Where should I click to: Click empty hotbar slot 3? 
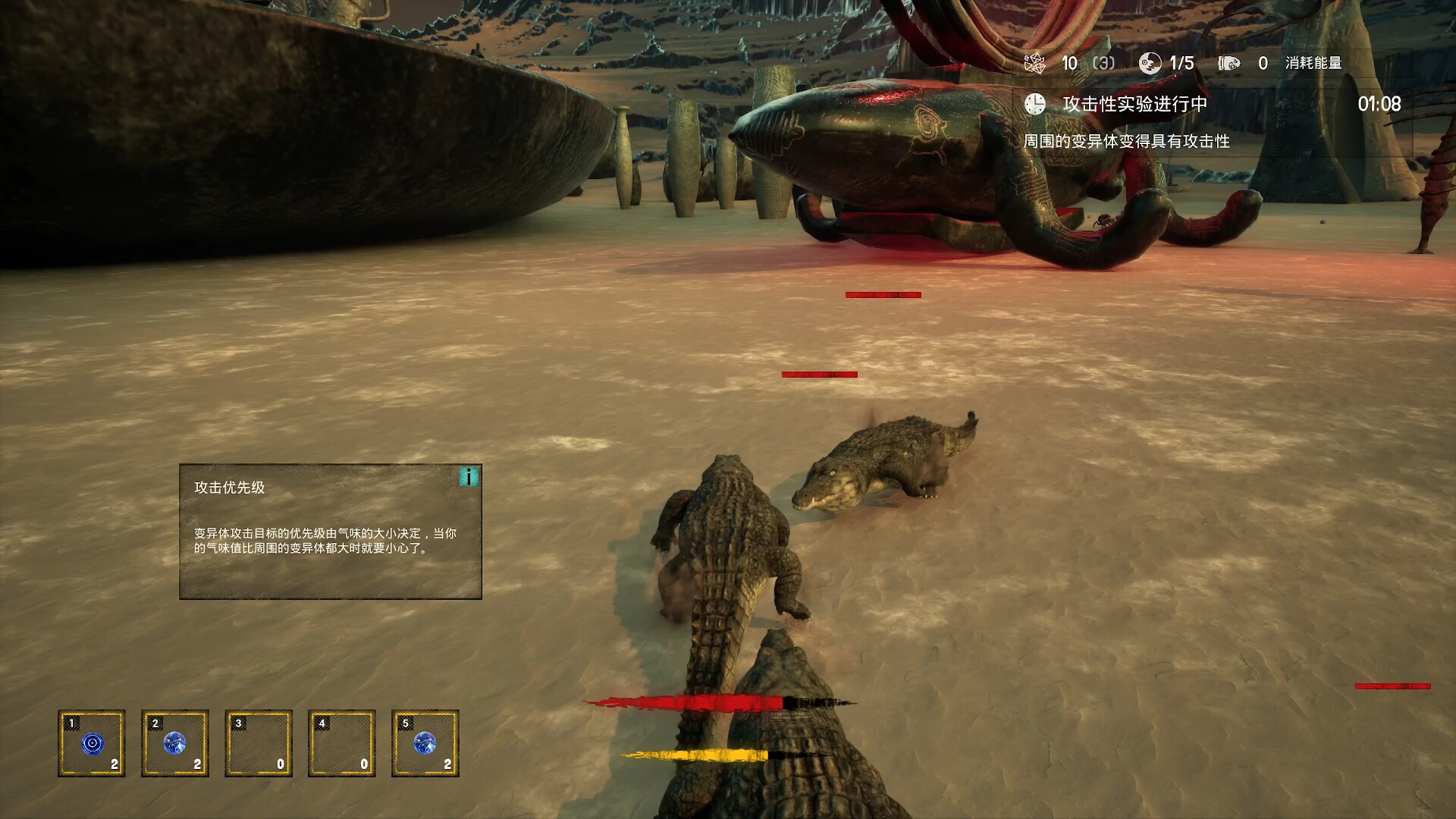click(x=259, y=743)
